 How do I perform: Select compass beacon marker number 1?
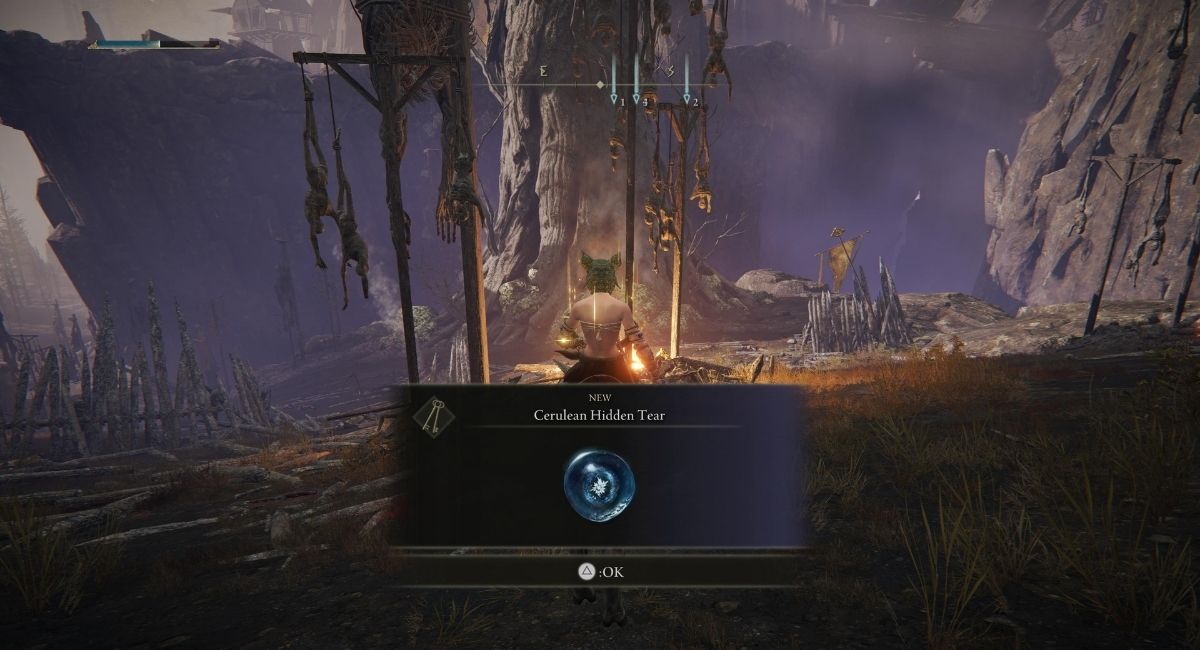pyautogui.click(x=614, y=99)
